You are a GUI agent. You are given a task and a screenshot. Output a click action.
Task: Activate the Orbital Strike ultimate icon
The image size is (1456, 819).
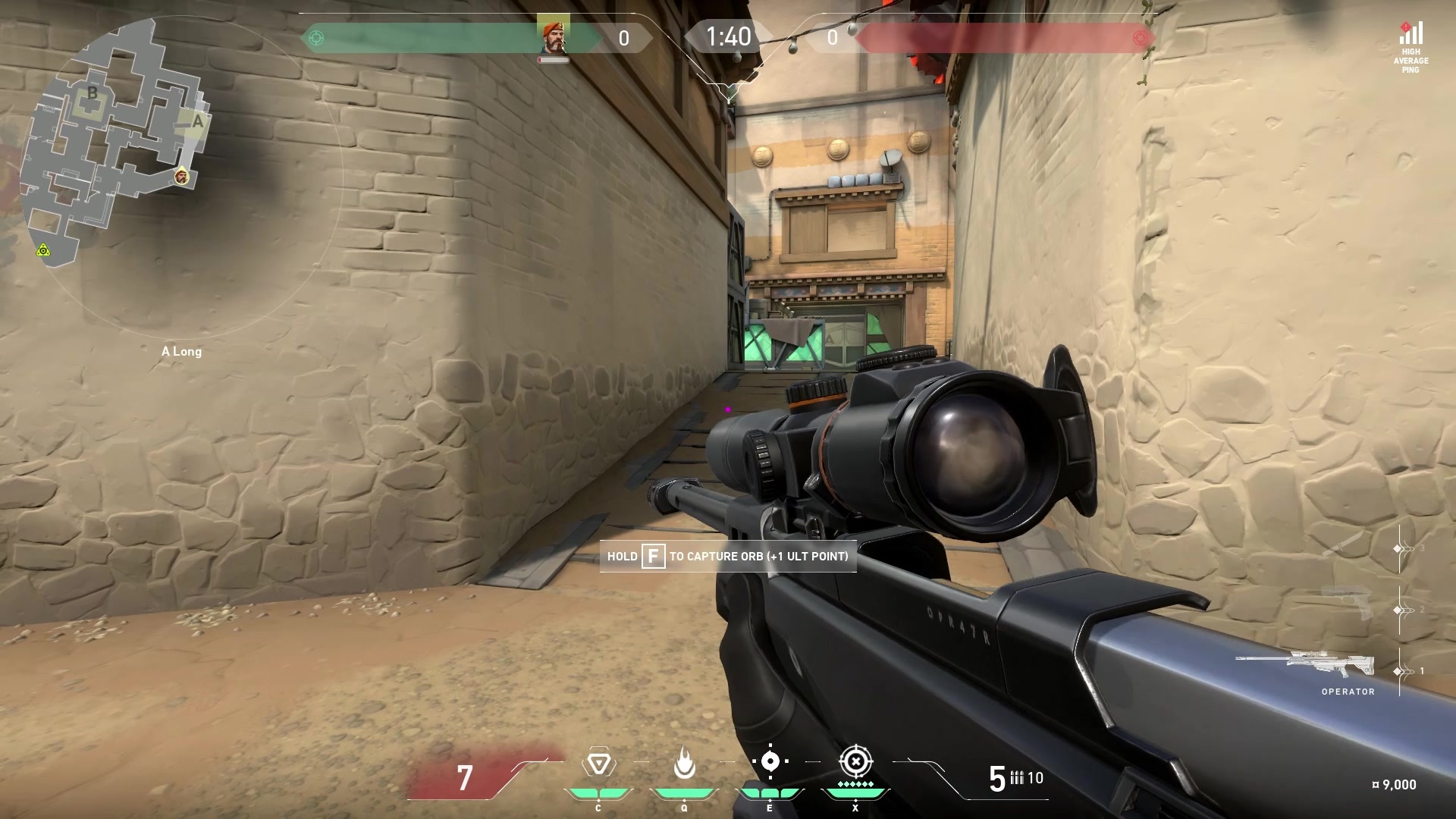coord(855,761)
